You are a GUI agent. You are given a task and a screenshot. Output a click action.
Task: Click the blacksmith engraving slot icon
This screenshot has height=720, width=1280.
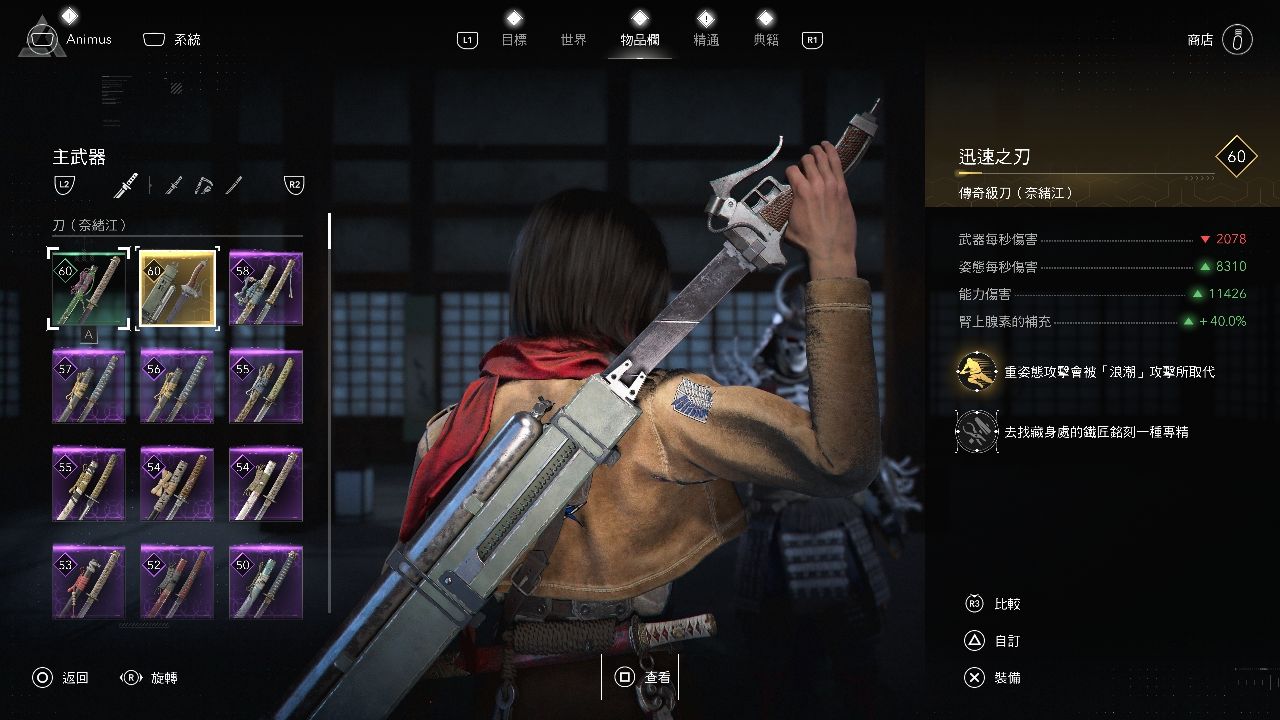pyautogui.click(x=976, y=431)
